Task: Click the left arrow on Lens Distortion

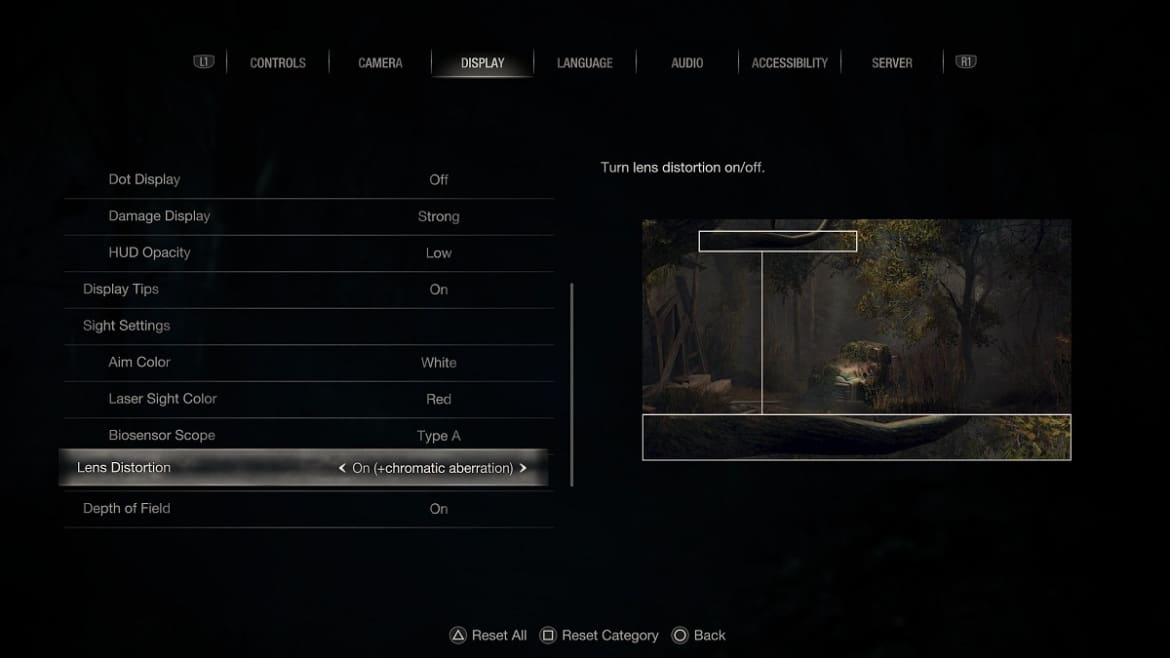Action: [342, 468]
